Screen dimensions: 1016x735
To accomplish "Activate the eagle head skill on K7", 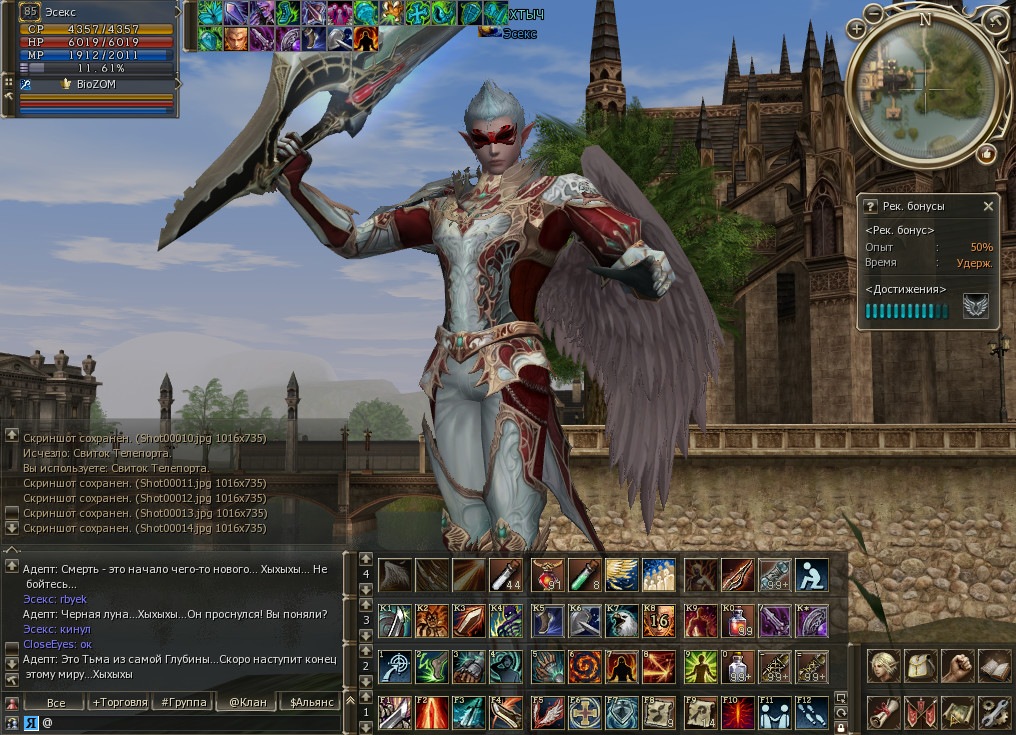I will point(622,621).
